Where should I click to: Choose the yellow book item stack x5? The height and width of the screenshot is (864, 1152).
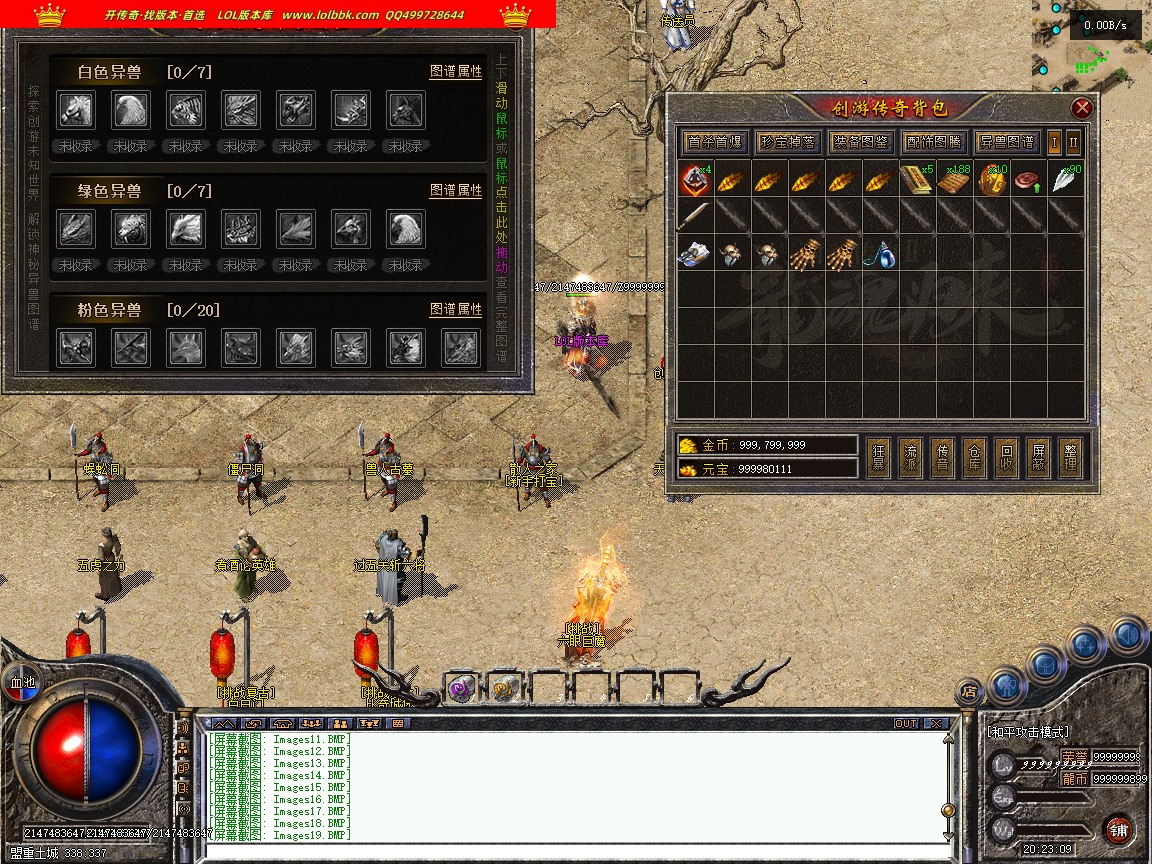[915, 181]
